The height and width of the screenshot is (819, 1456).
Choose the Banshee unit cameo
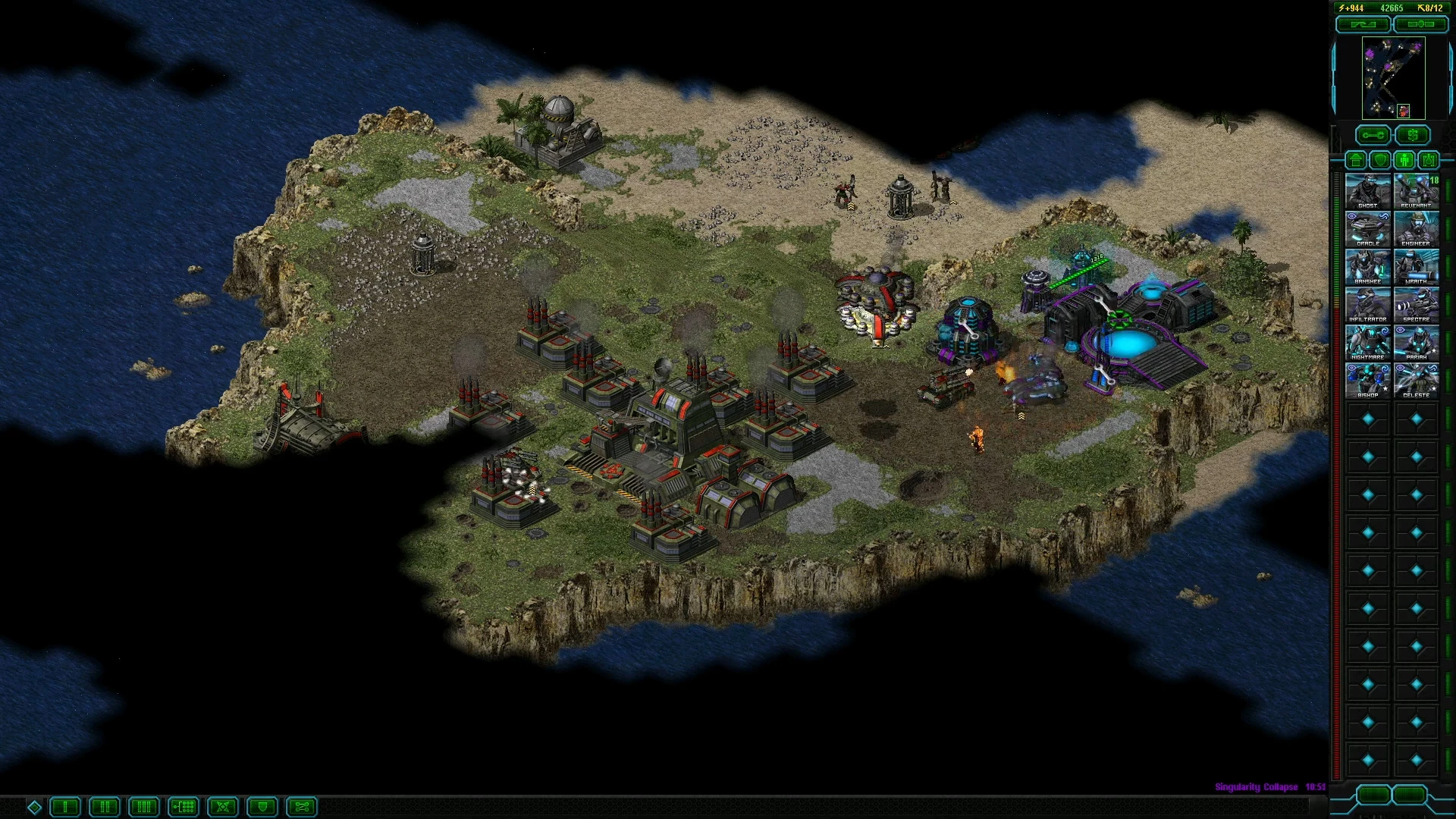(x=1368, y=266)
